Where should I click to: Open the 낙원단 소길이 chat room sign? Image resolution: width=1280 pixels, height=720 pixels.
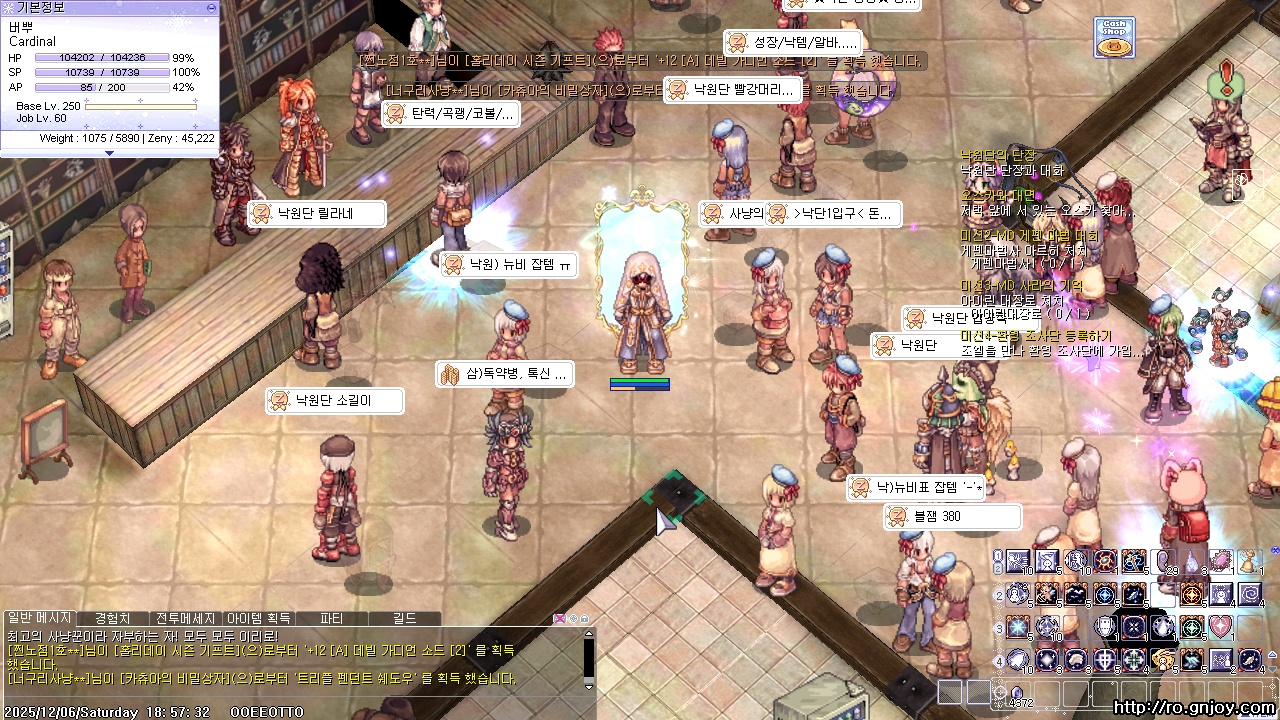point(334,401)
